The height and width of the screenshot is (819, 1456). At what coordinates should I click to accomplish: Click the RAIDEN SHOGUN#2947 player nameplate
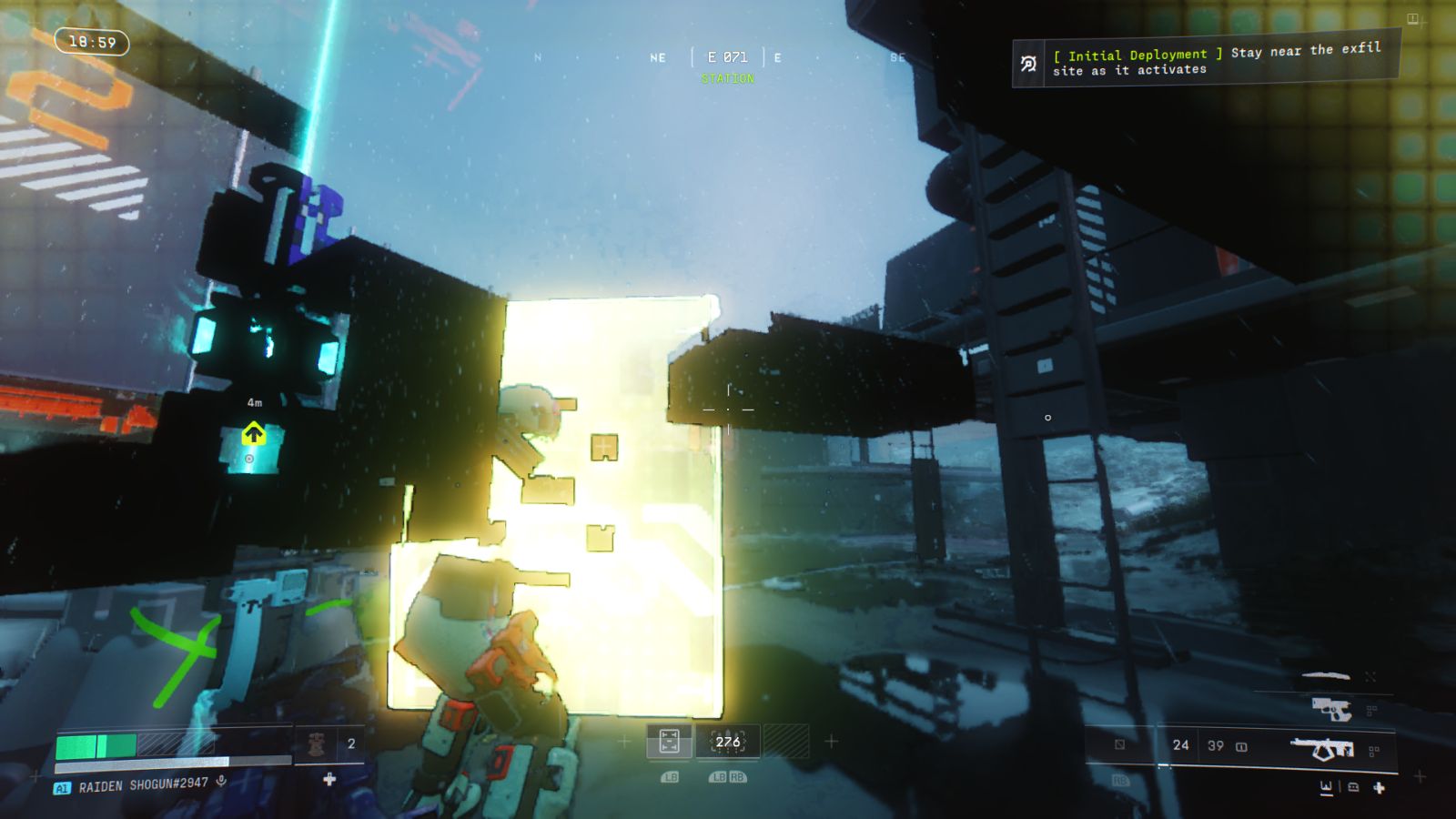pos(143,785)
